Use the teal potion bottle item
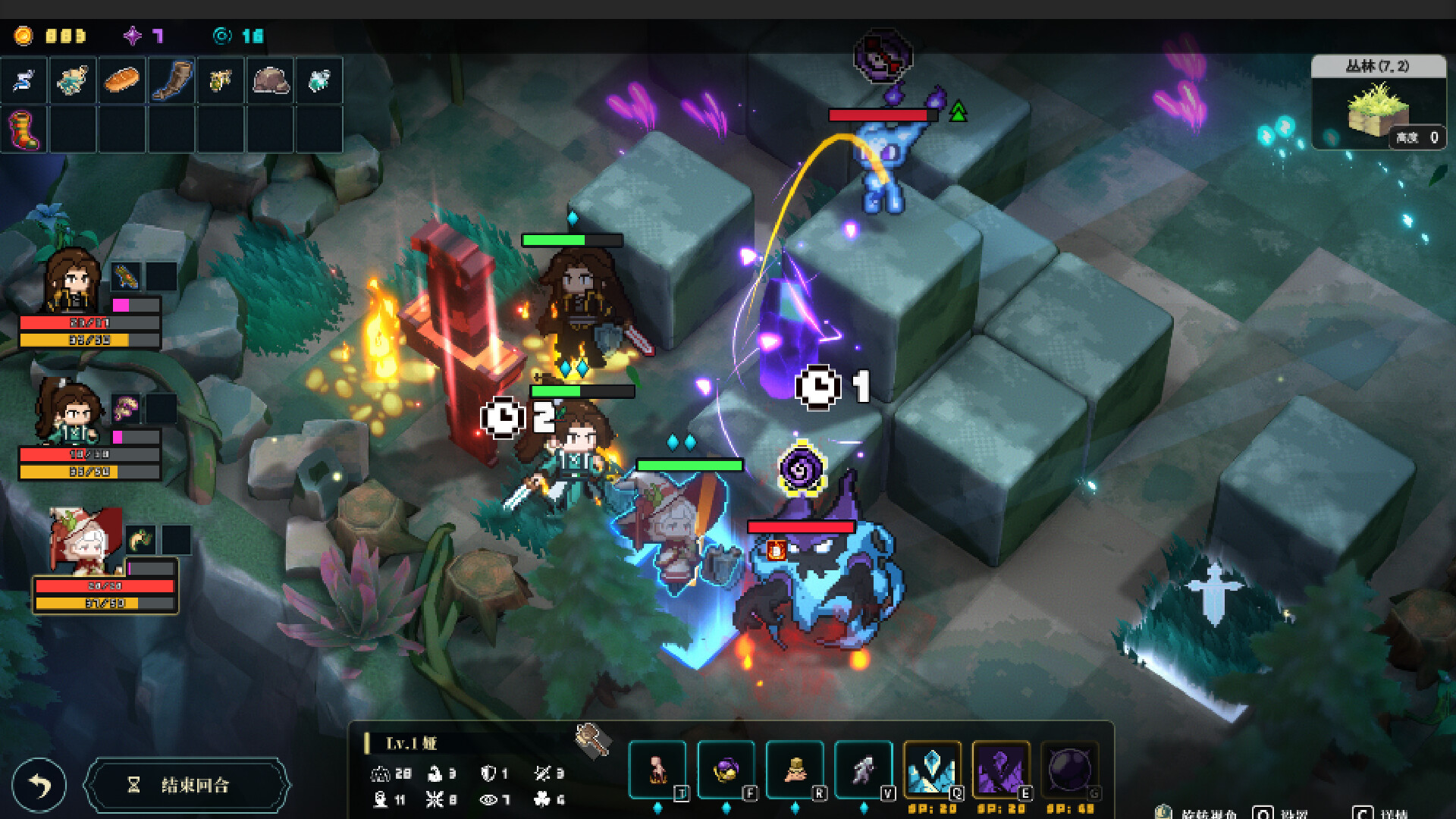1456x819 pixels. pos(319,80)
